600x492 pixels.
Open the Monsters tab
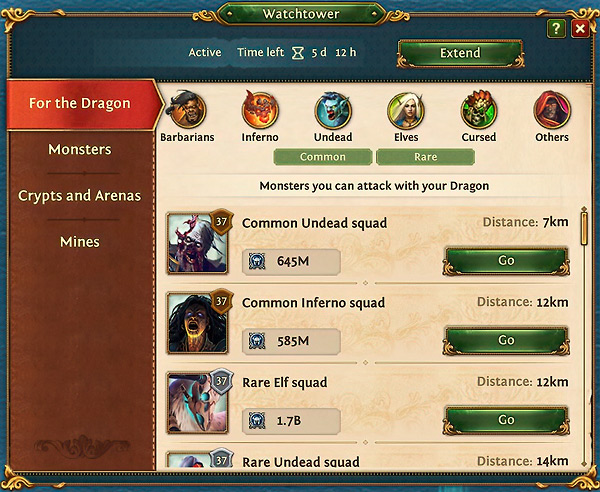click(x=80, y=150)
